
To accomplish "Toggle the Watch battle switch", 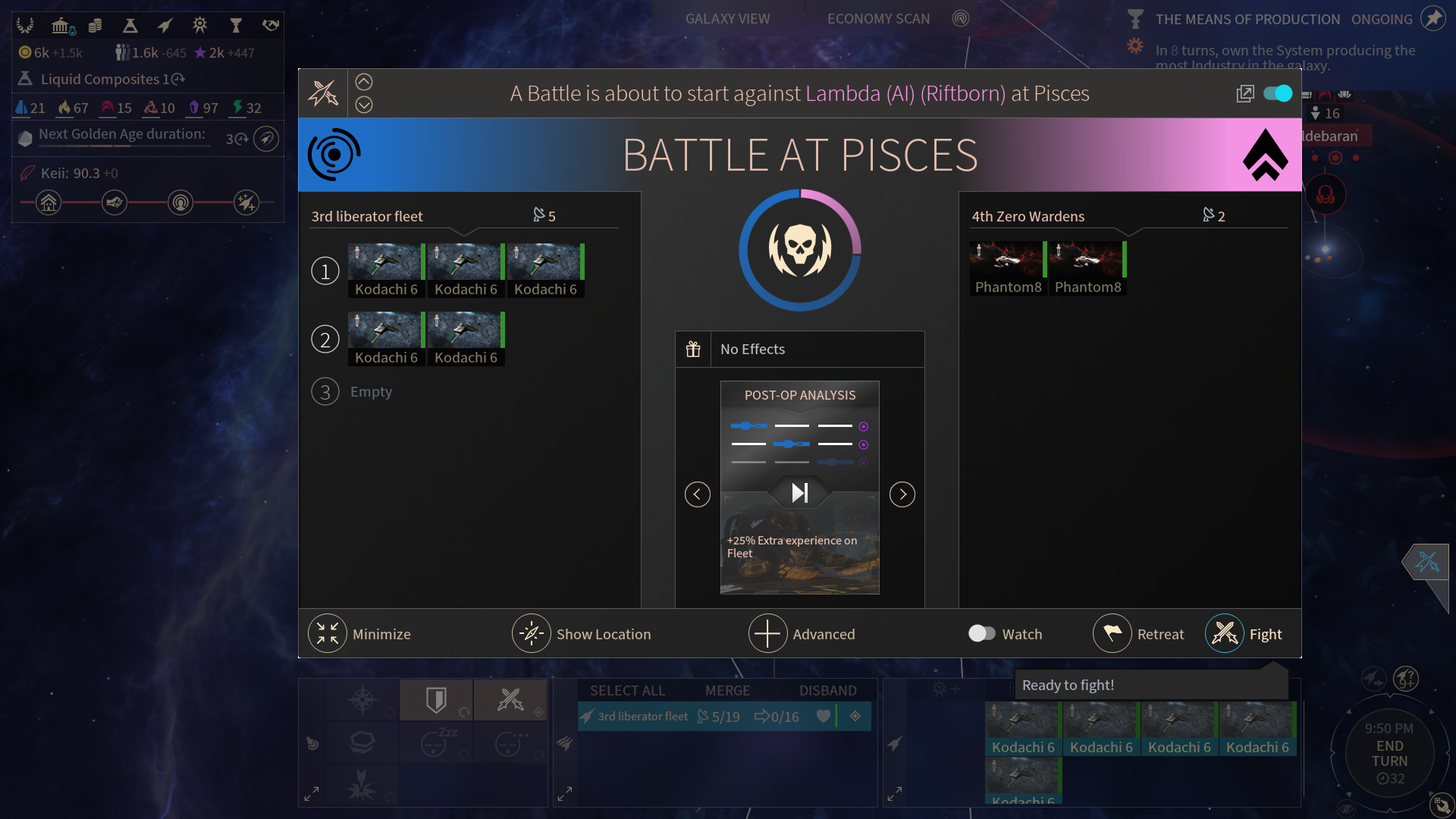I will (982, 633).
